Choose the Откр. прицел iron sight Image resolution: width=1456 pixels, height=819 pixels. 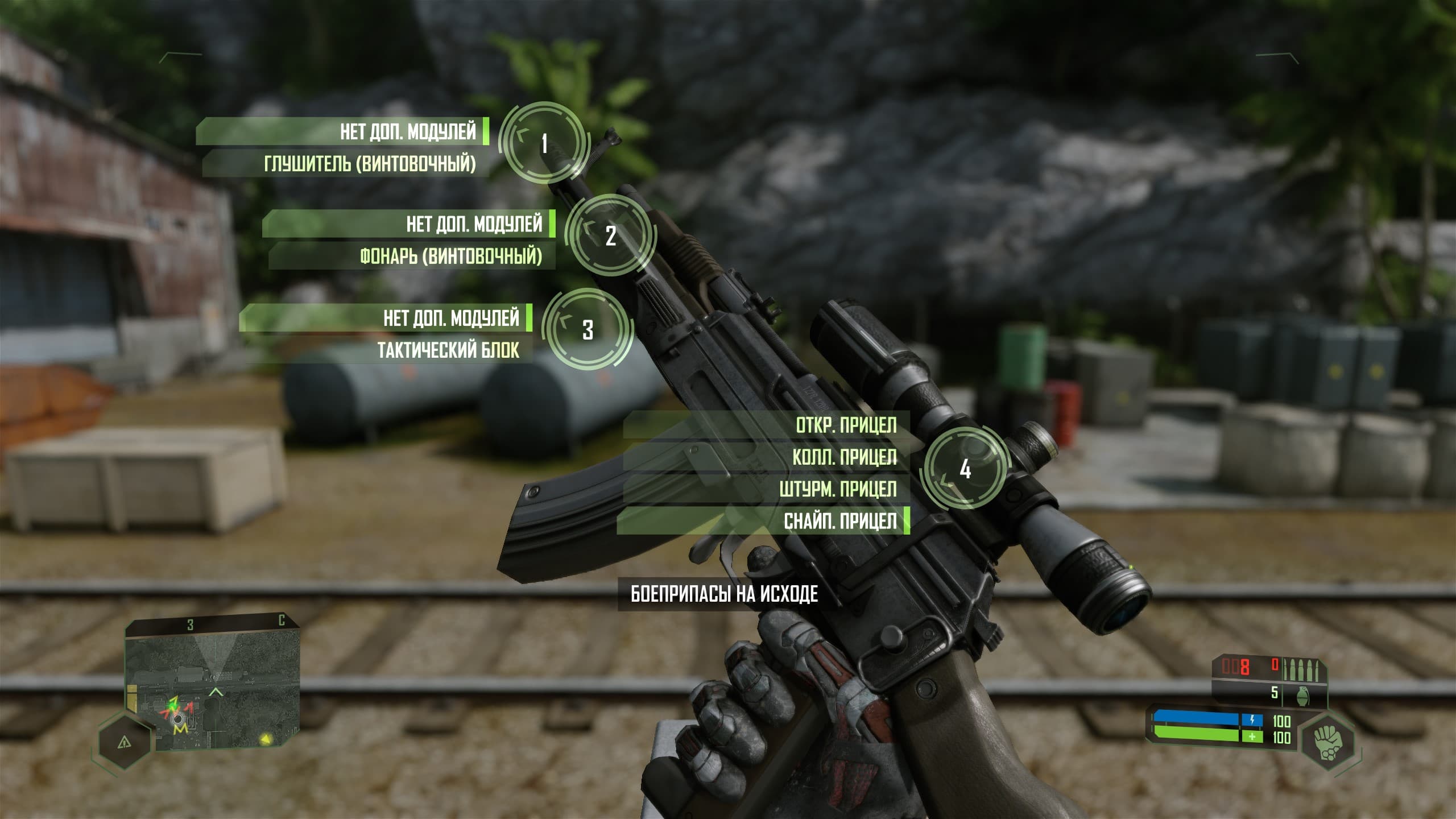845,425
